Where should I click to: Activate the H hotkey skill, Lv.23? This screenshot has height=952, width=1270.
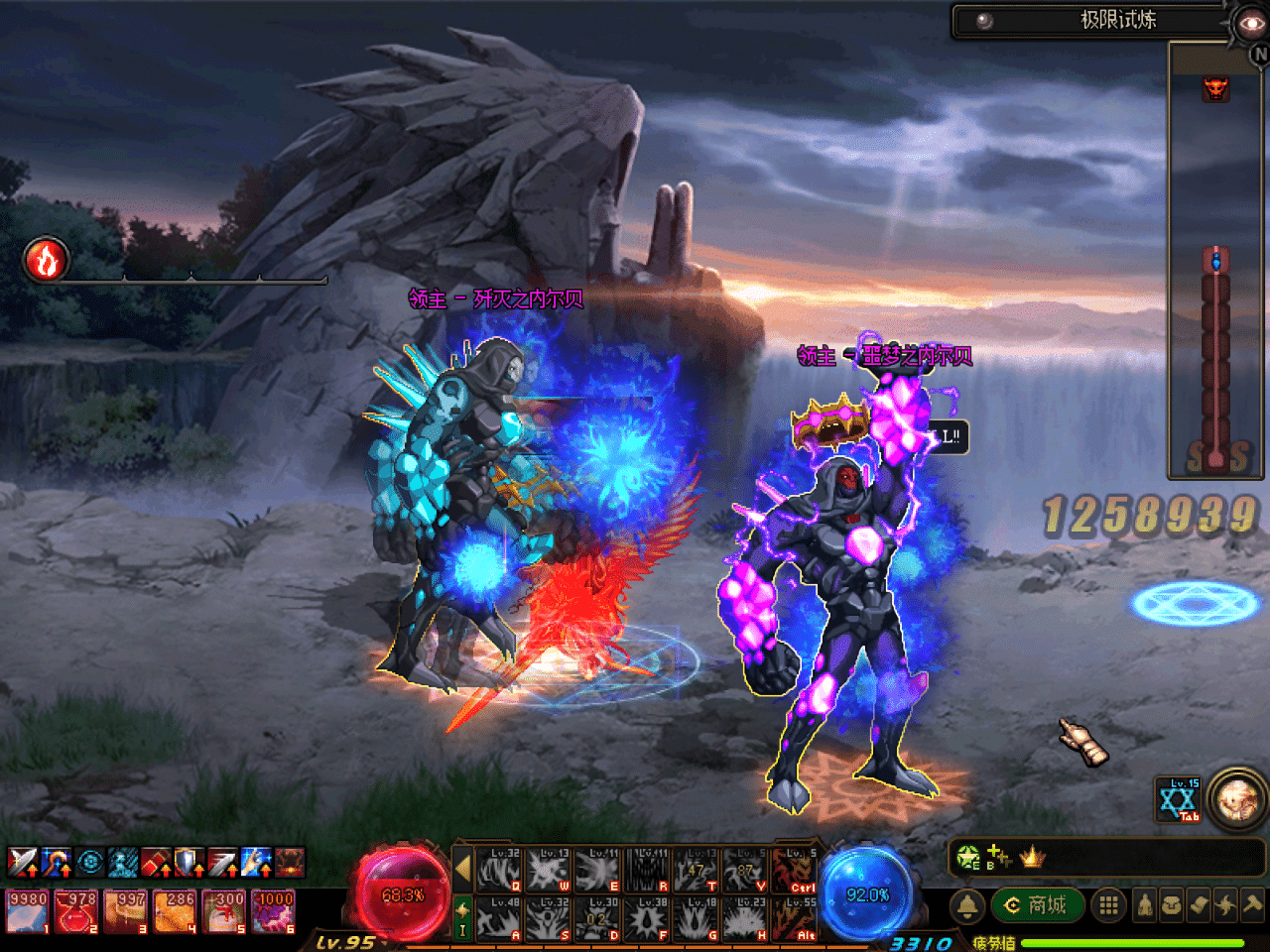coord(744,919)
